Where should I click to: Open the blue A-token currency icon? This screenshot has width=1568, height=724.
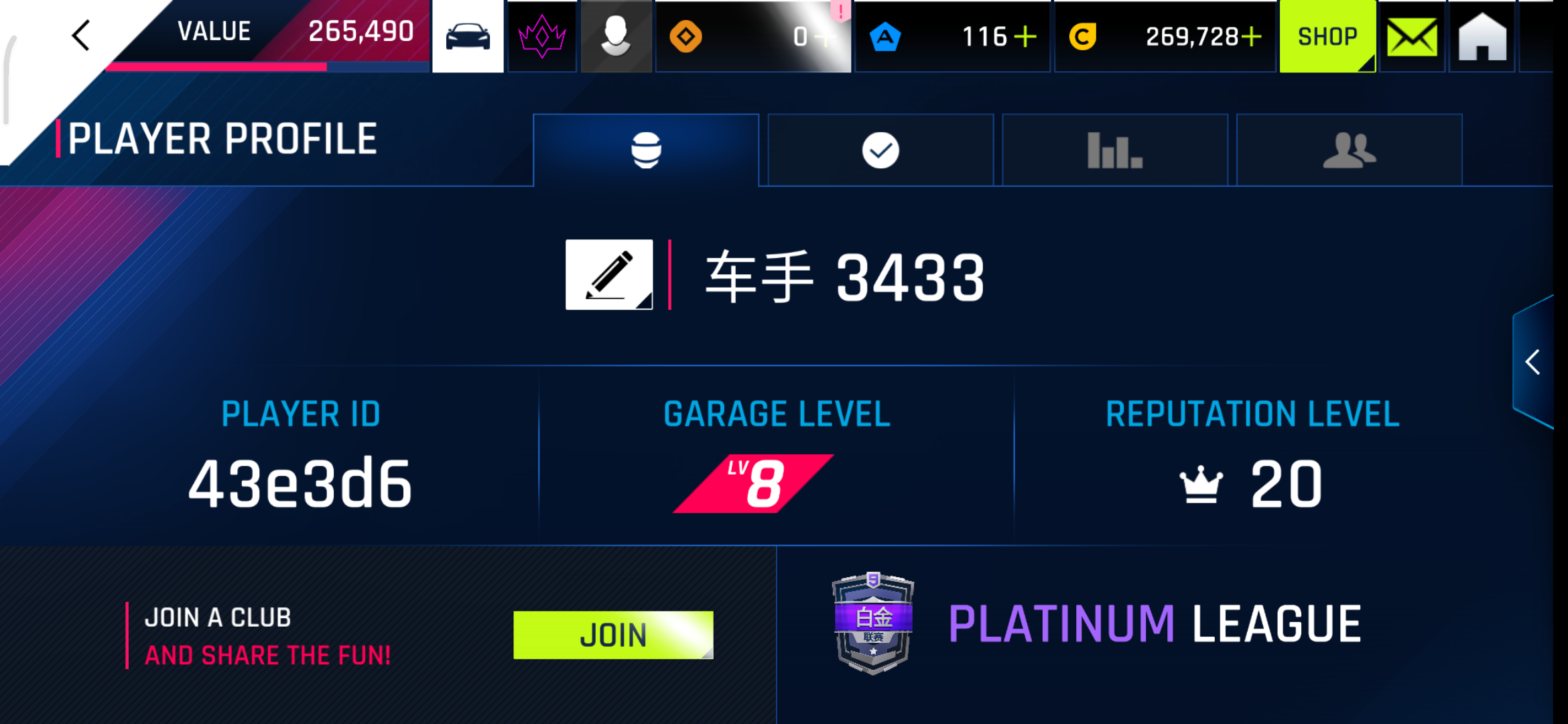coord(885,37)
